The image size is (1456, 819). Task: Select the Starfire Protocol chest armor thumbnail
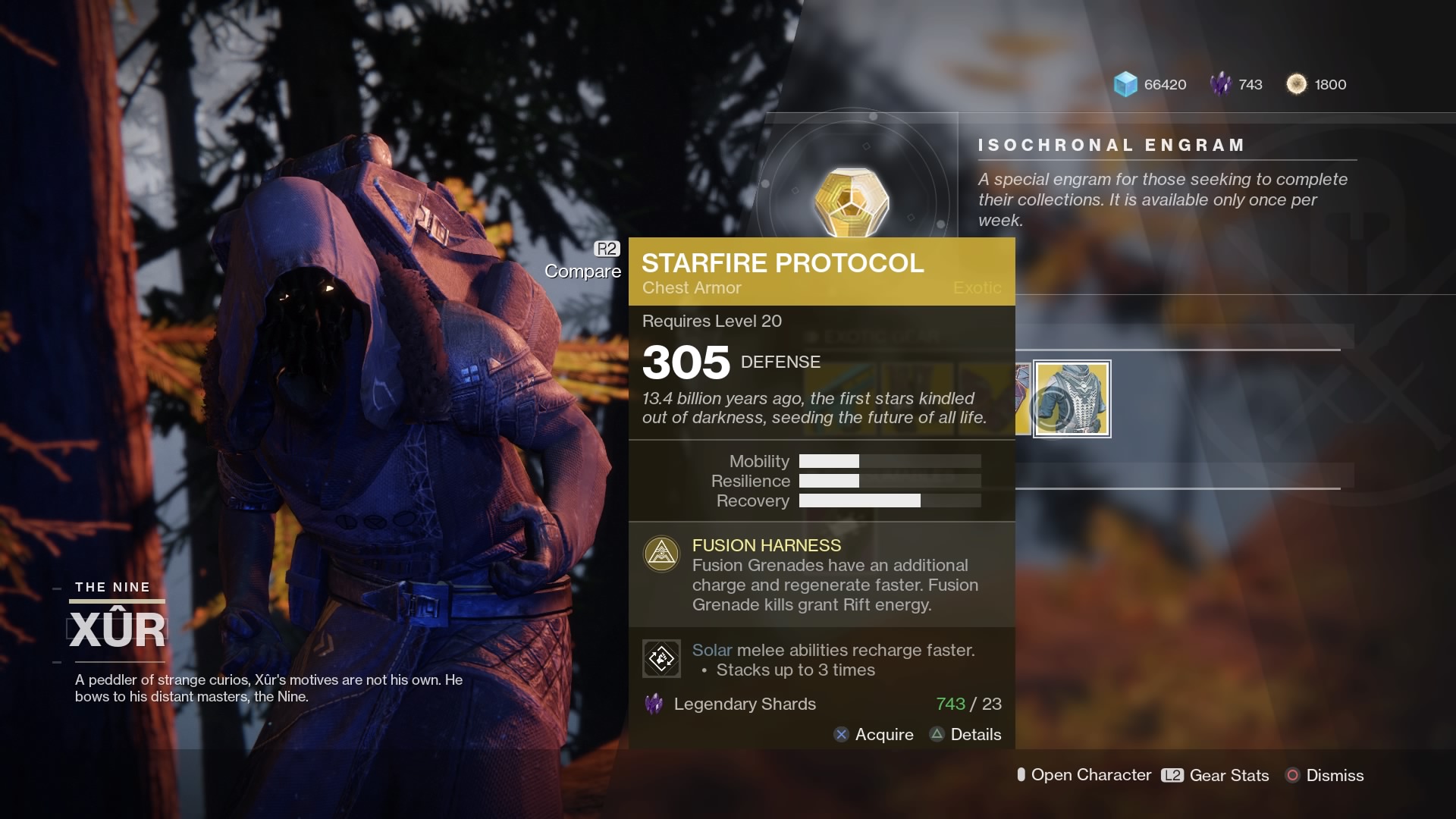(x=1072, y=399)
